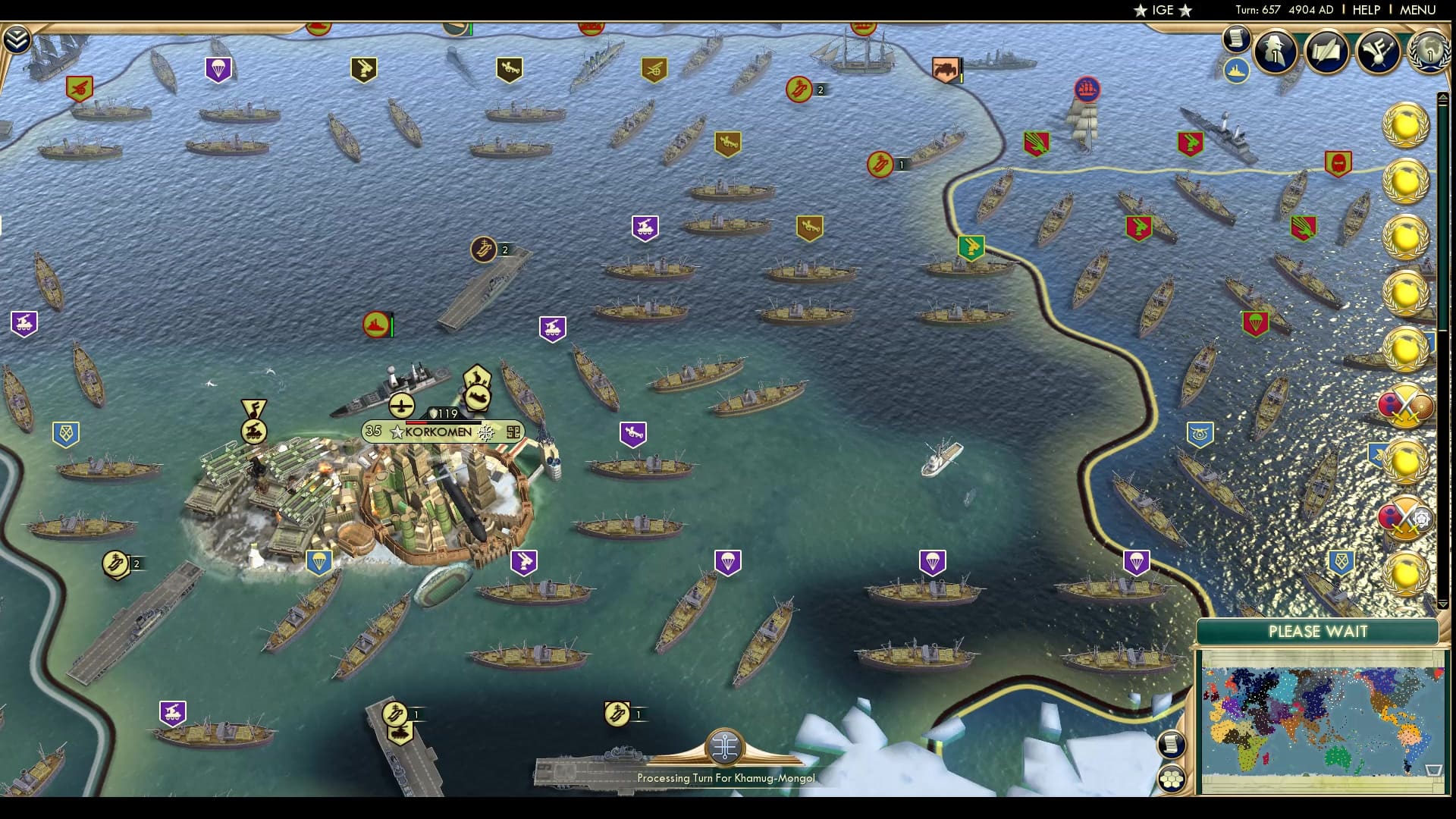Open the Espionage overview spy icon
The image size is (1456, 819).
1274,52
